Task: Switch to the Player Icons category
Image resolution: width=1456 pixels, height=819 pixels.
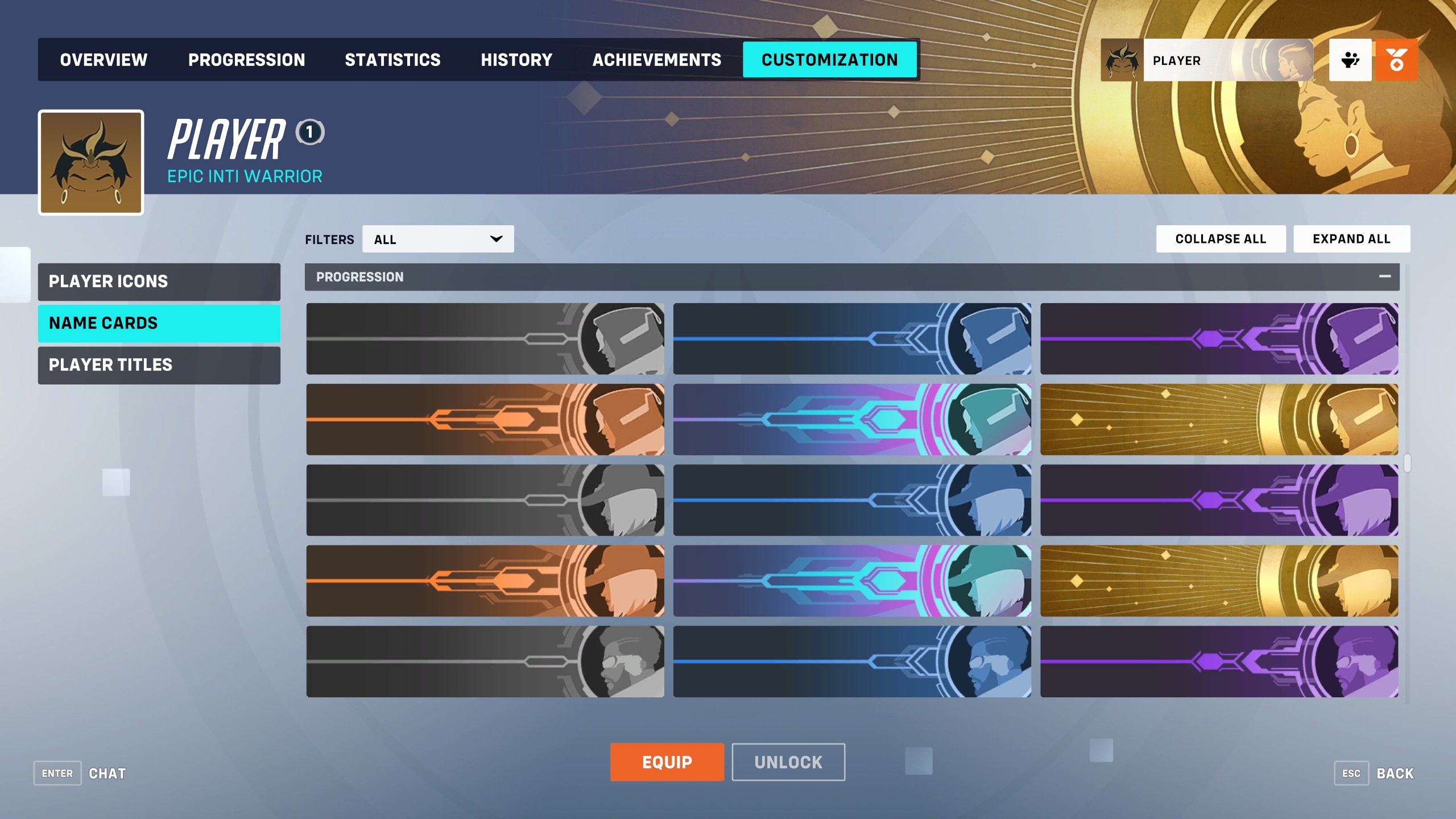Action: tap(158, 281)
